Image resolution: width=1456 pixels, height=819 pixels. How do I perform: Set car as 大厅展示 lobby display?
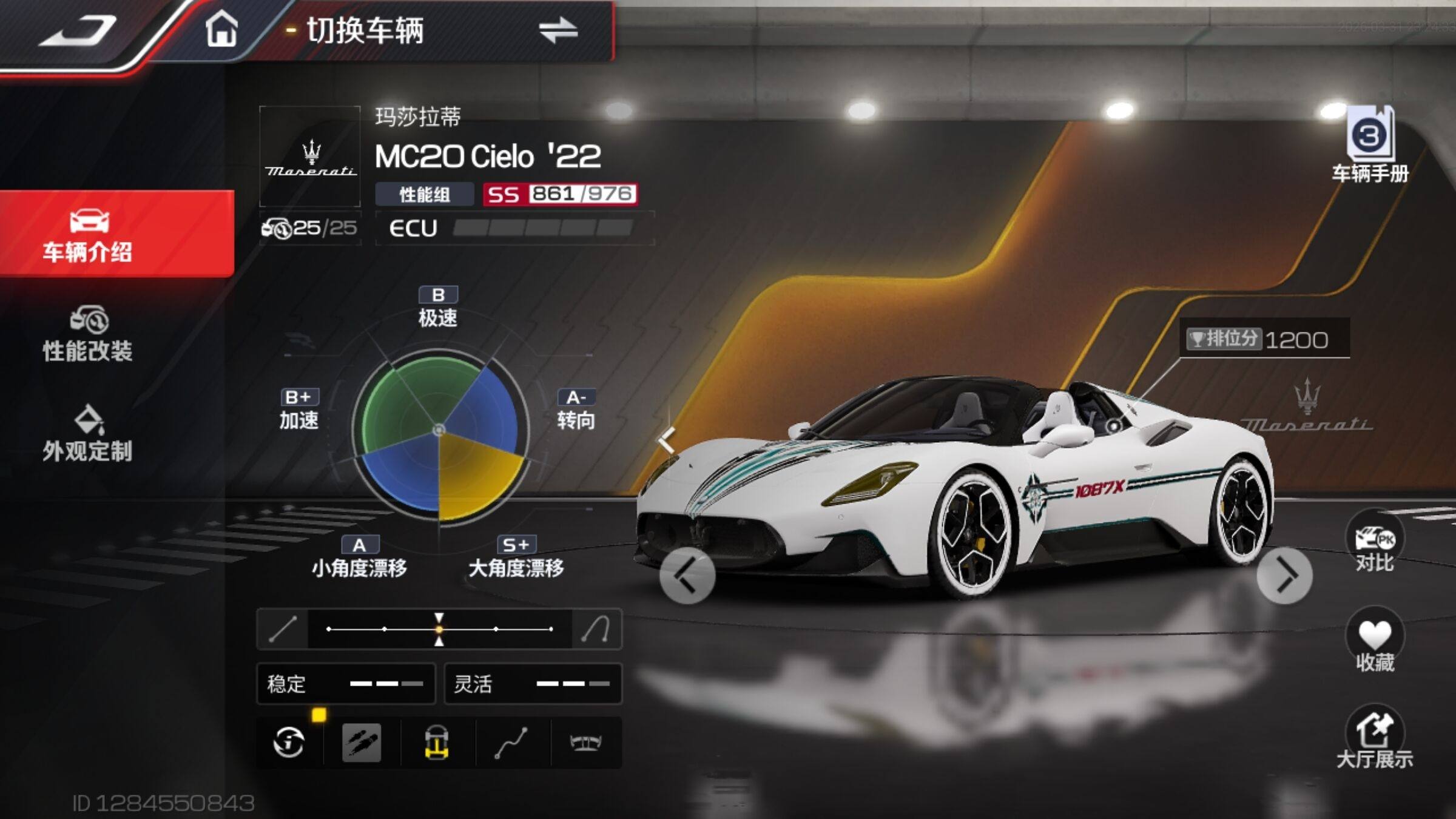[x=1375, y=741]
